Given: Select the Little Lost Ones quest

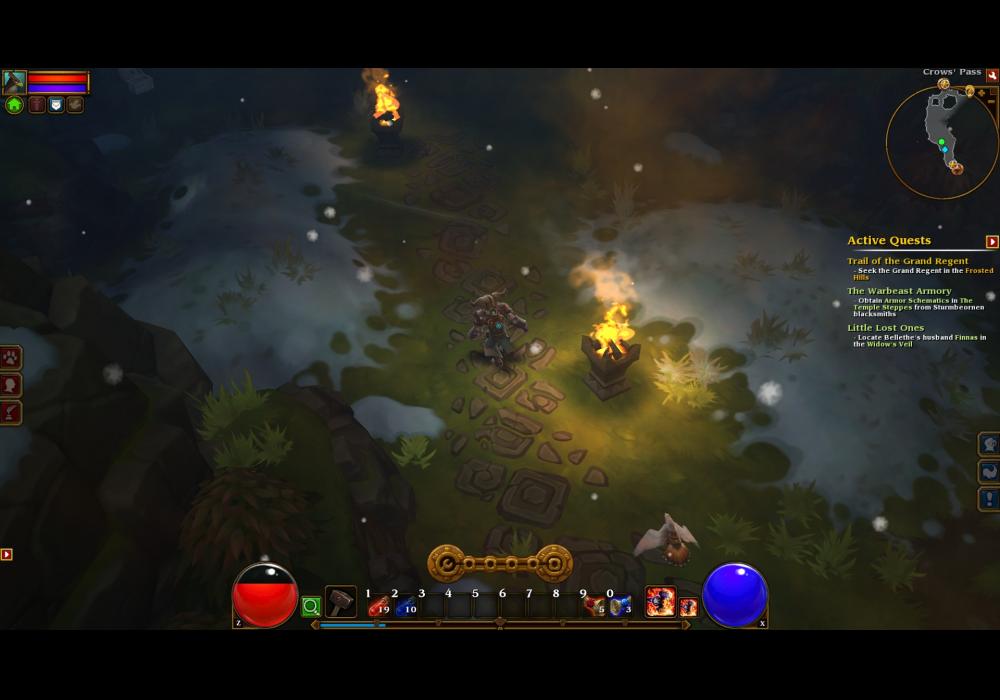Looking at the screenshot, I should [x=885, y=328].
